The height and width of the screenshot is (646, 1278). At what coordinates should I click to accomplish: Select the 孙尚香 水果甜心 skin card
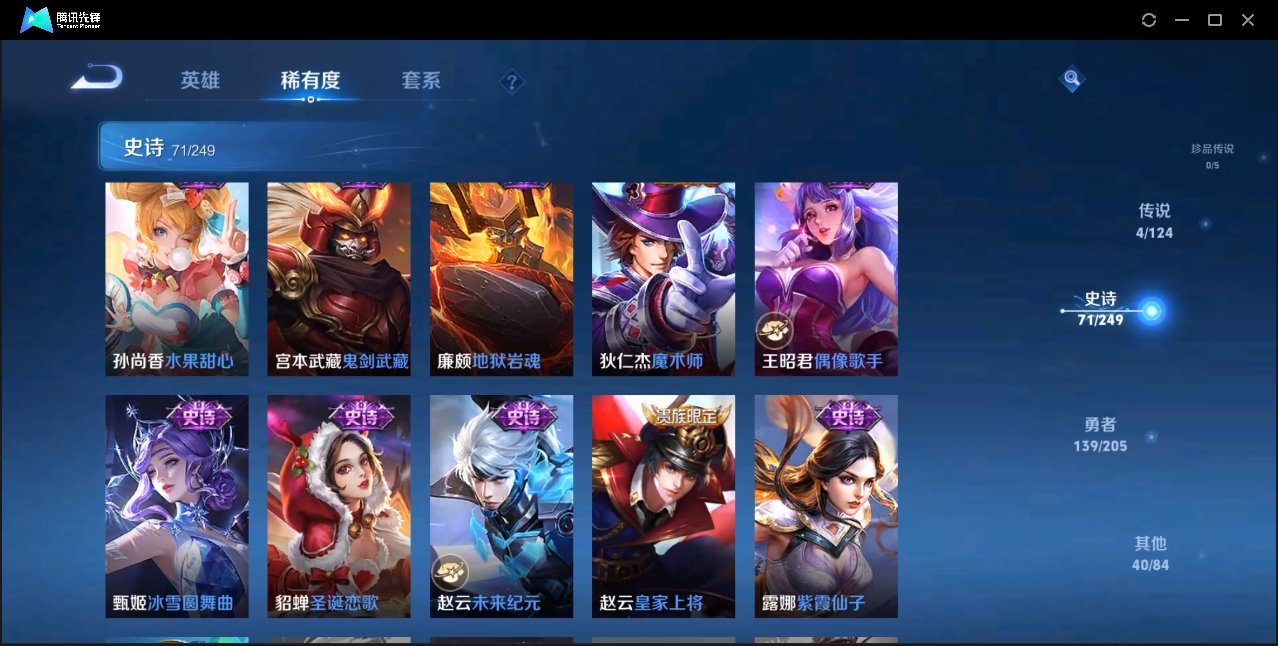[x=177, y=279]
